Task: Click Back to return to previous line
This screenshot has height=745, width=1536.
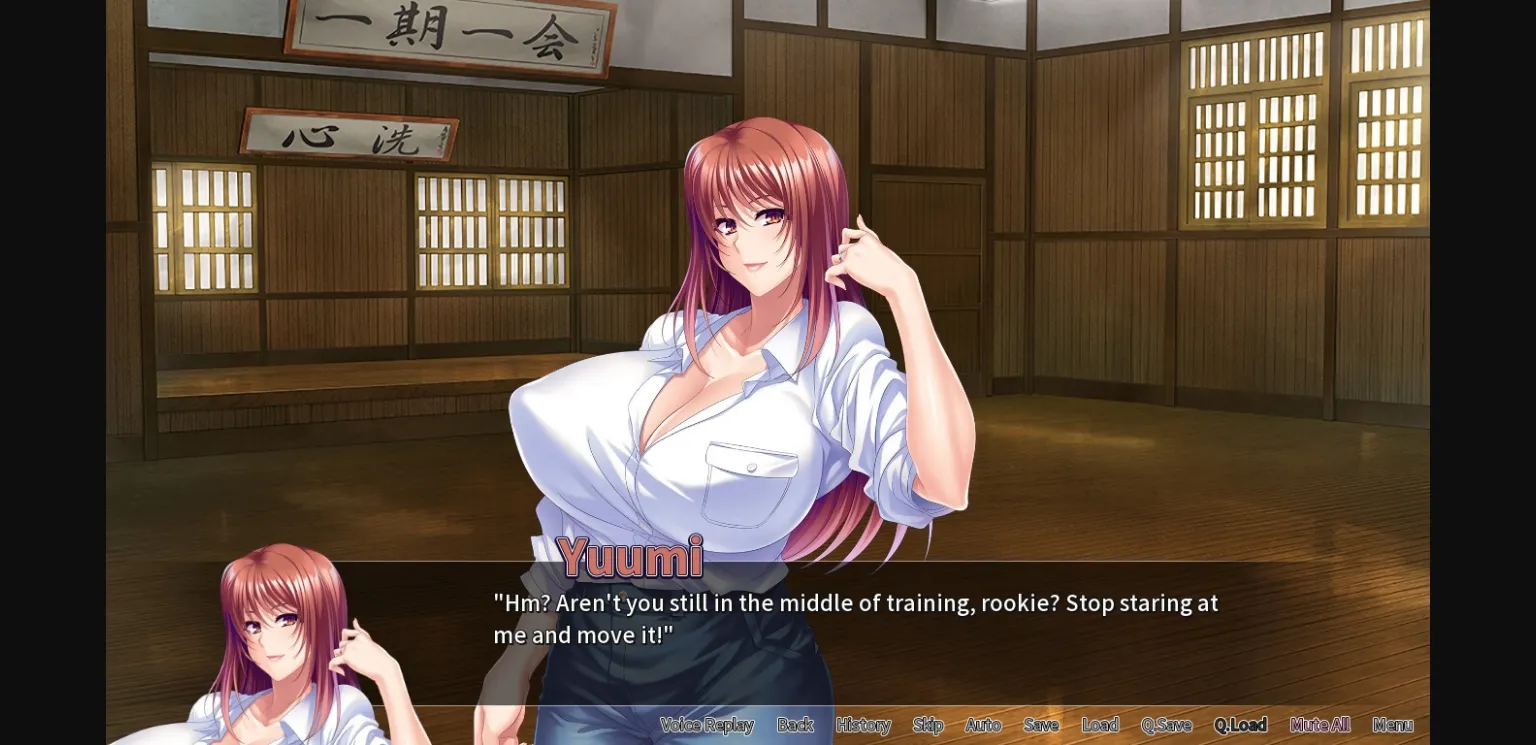Action: click(795, 725)
